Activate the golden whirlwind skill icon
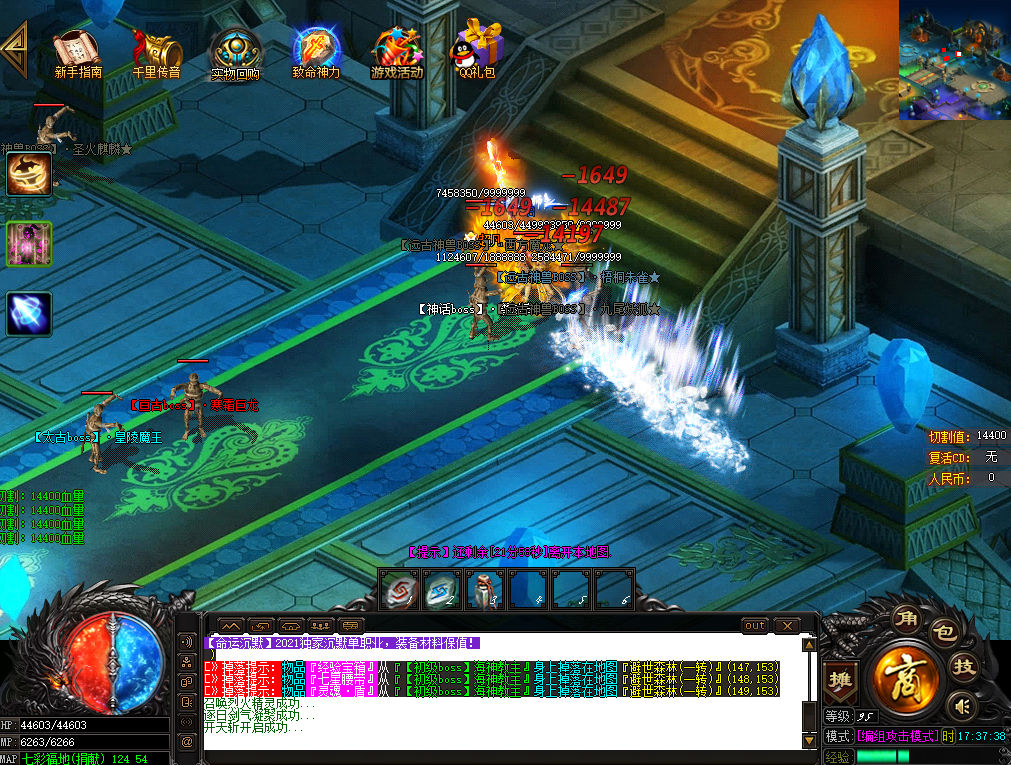 click(29, 174)
